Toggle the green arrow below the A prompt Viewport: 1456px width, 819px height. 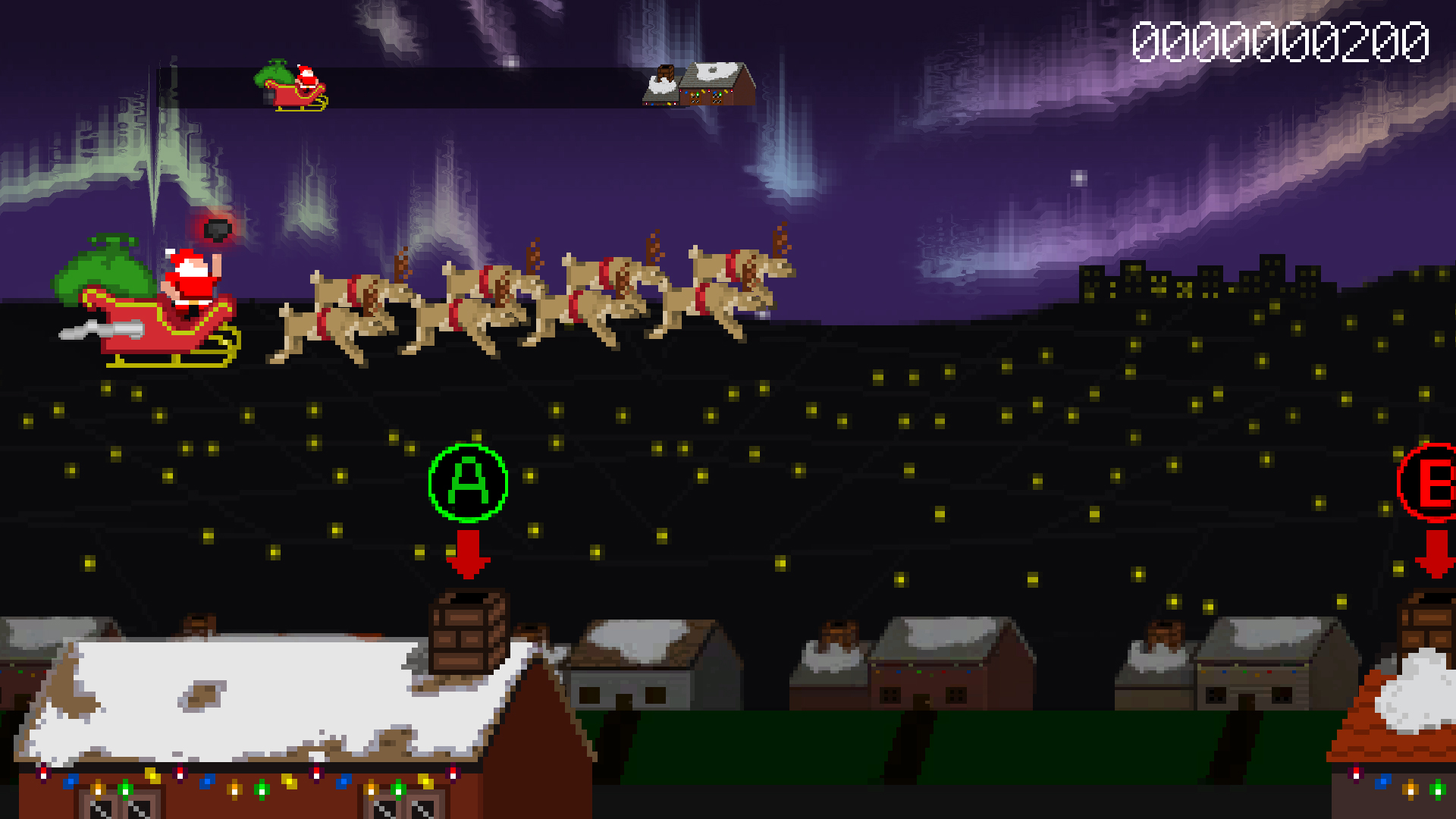click(x=469, y=554)
